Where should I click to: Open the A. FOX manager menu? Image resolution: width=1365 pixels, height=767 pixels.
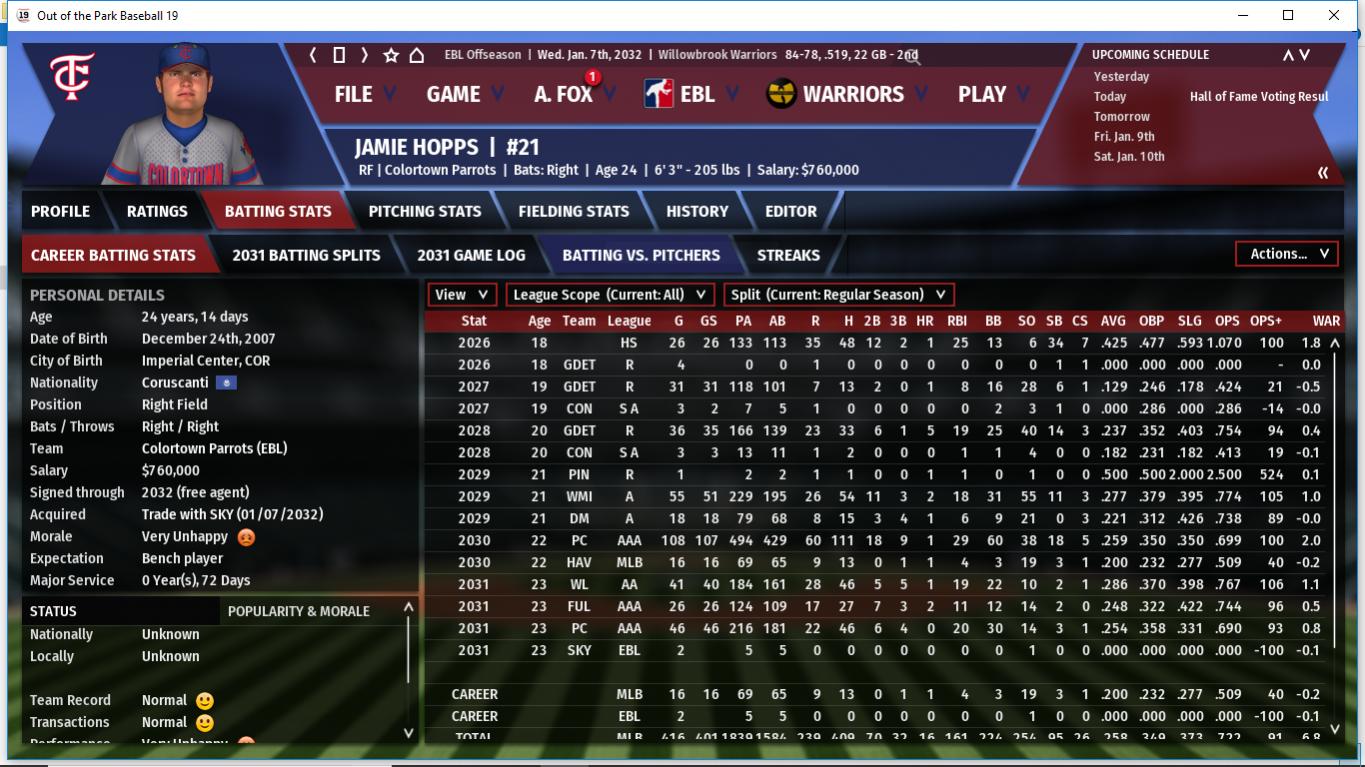564,94
